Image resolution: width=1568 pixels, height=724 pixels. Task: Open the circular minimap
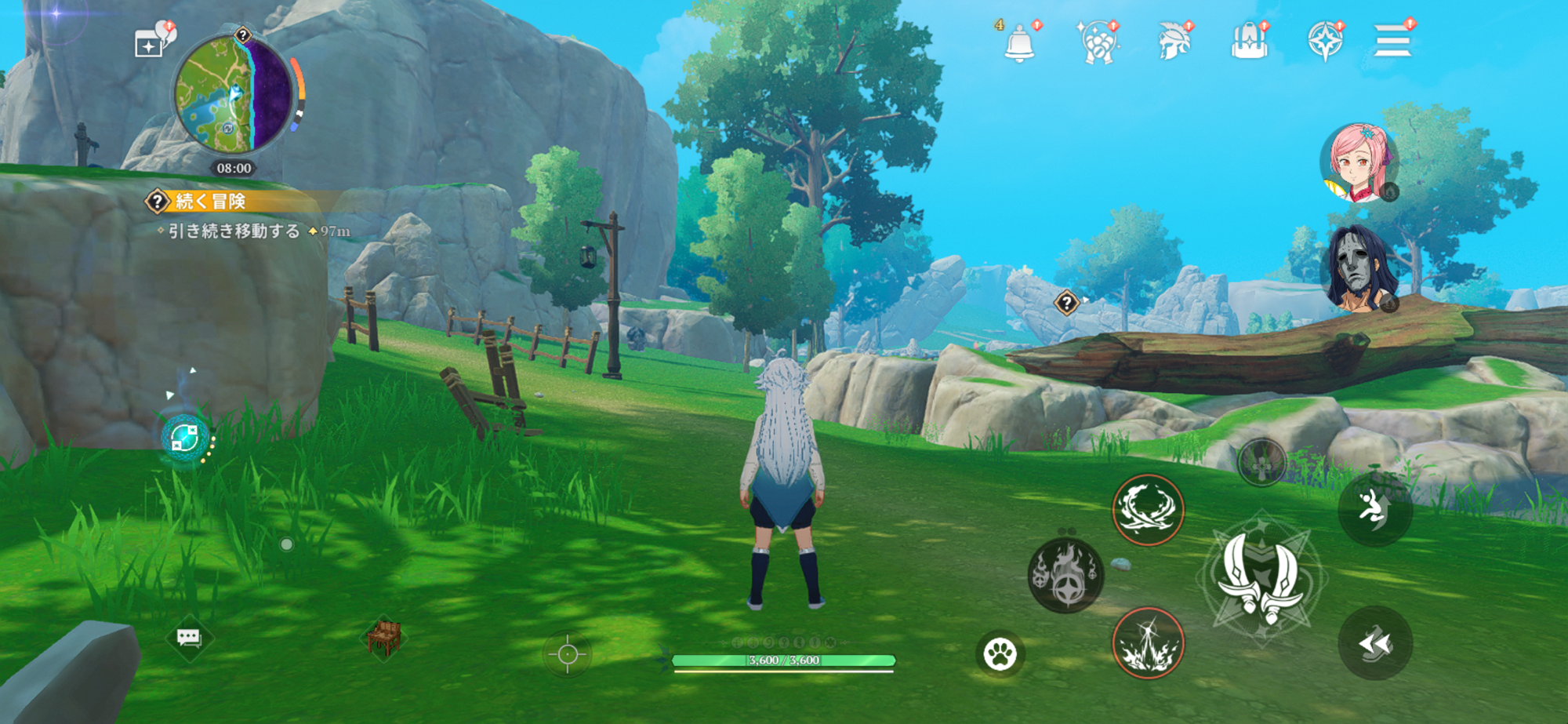(233, 96)
